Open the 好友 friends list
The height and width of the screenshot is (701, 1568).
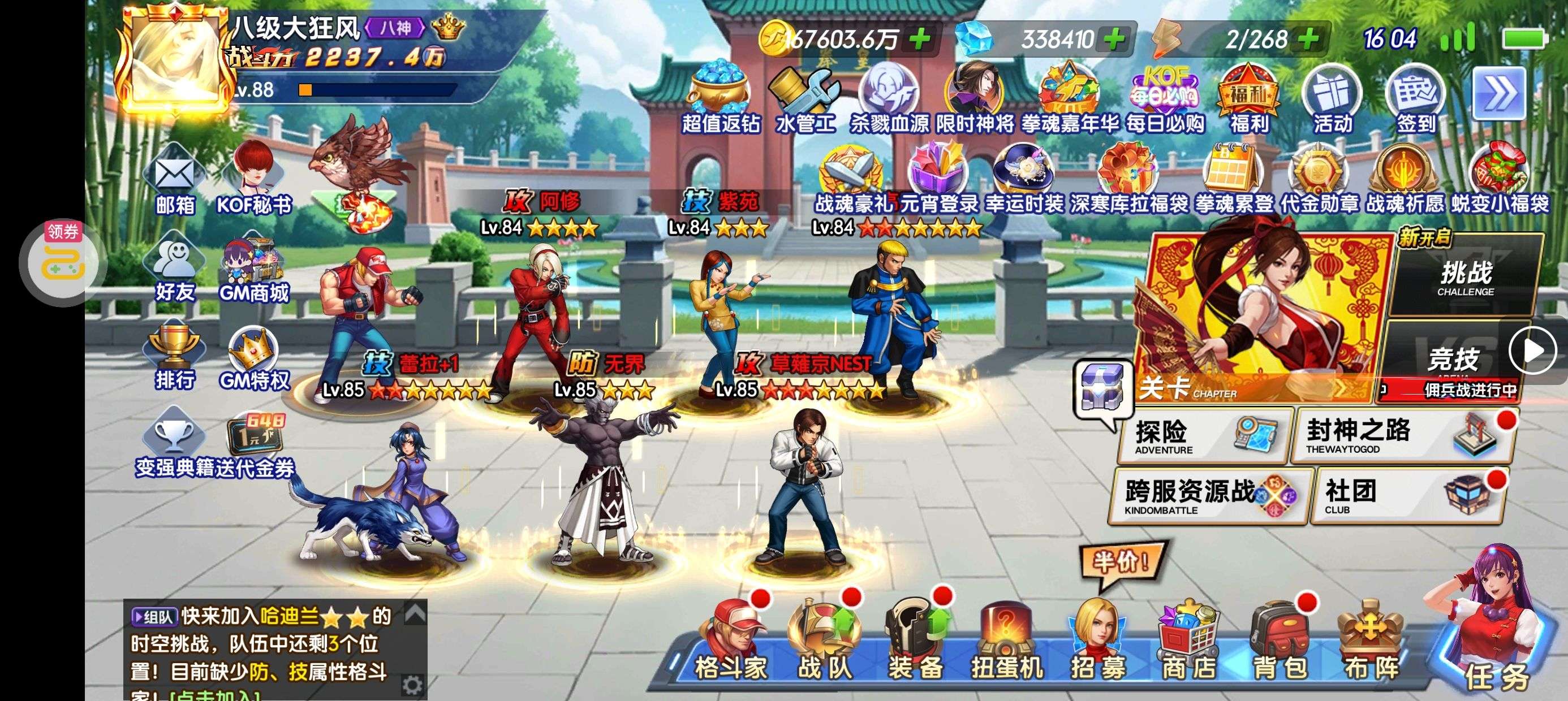tap(174, 268)
